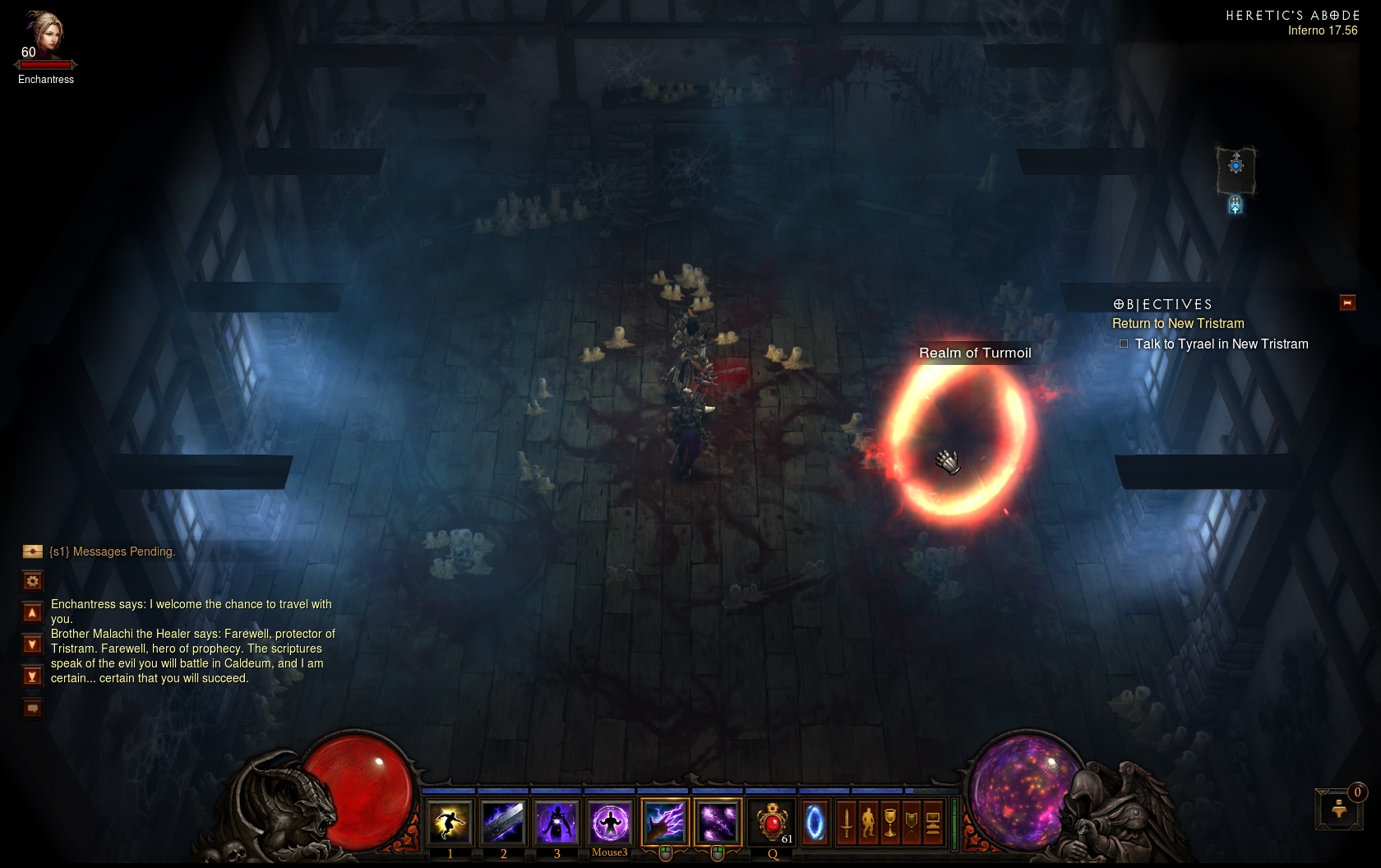
Task: Open the sword-icon menu button
Action: pos(847,822)
